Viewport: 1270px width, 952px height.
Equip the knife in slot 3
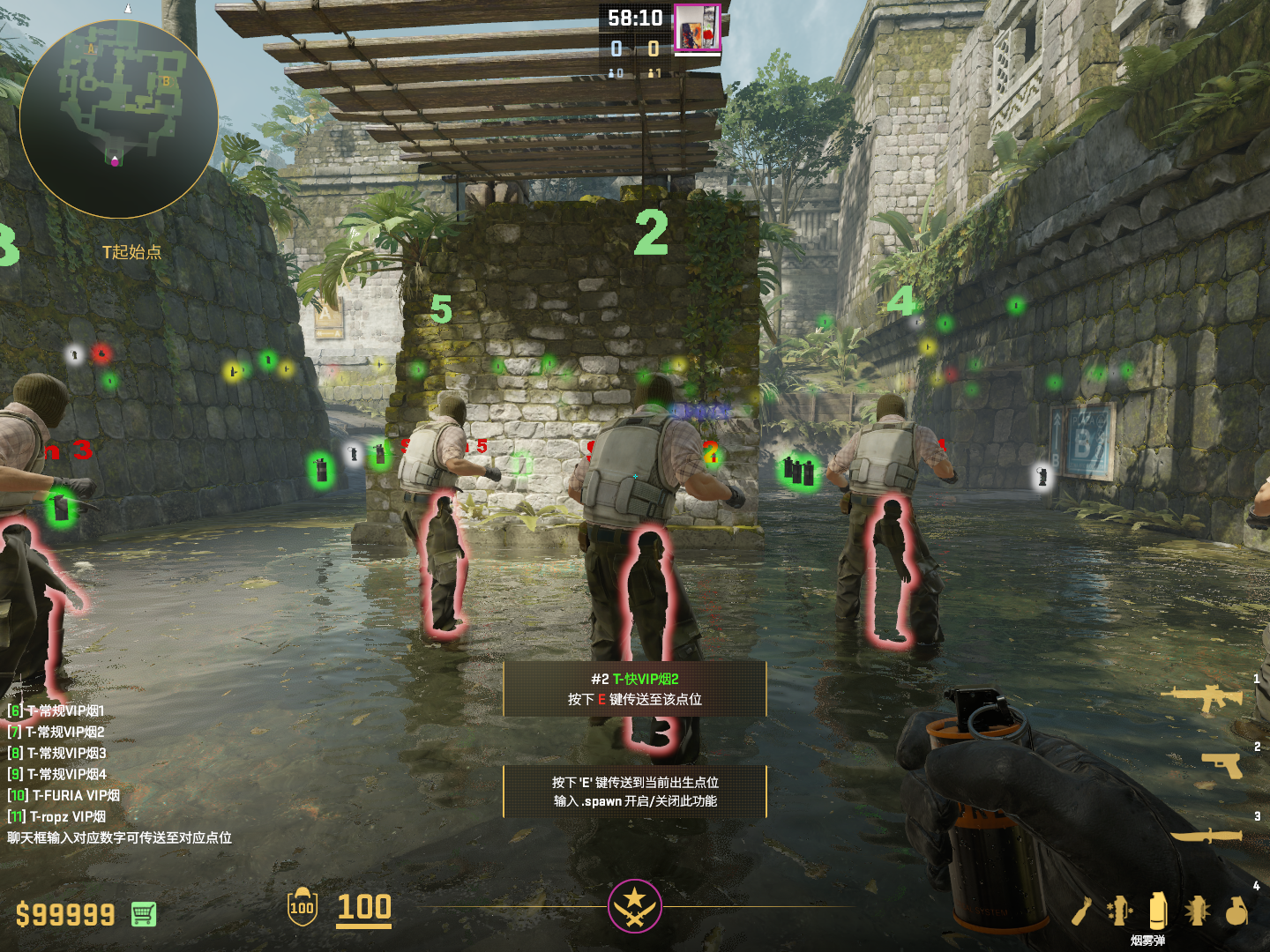(x=1206, y=834)
